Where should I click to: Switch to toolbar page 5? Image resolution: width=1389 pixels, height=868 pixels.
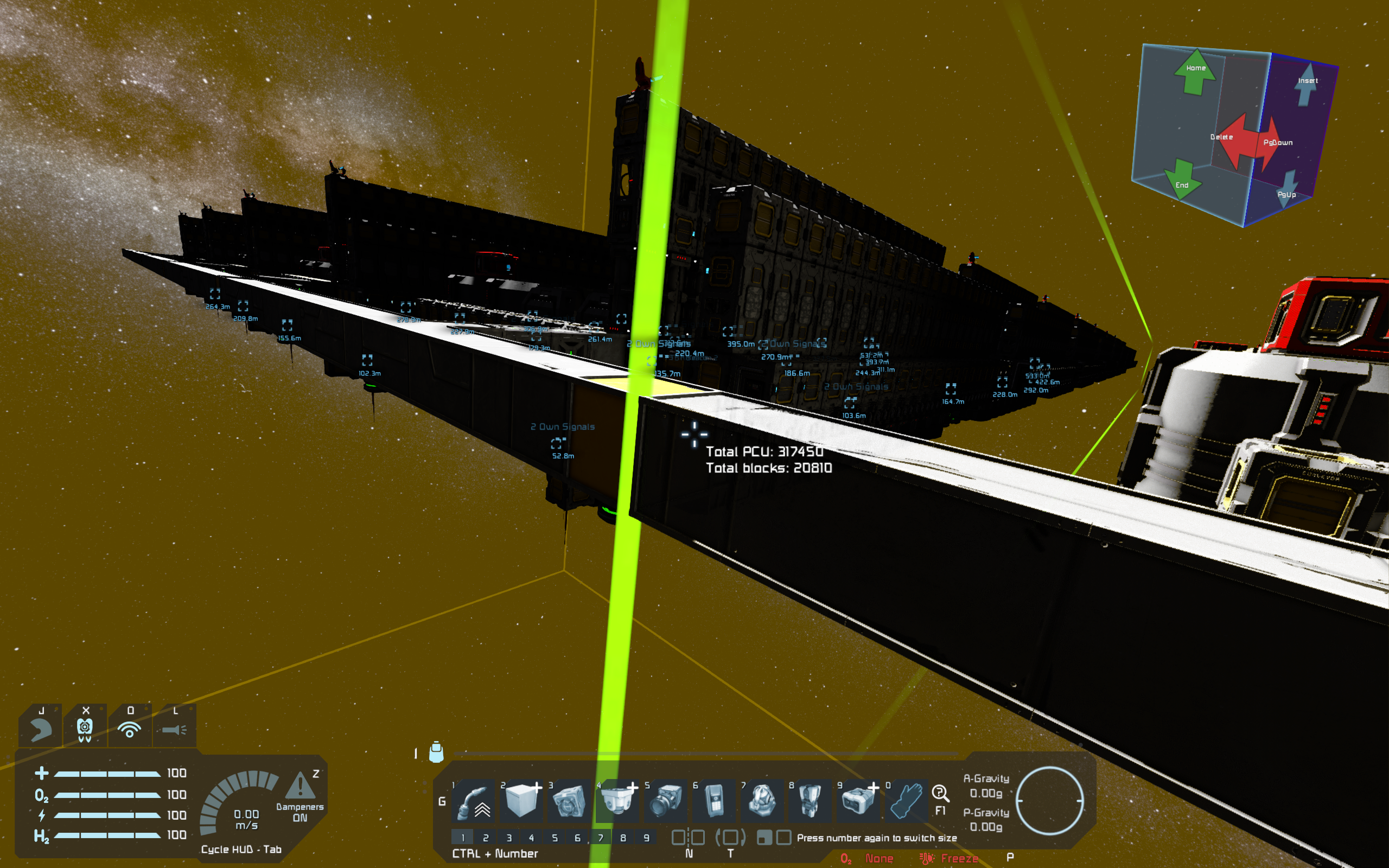click(x=555, y=838)
